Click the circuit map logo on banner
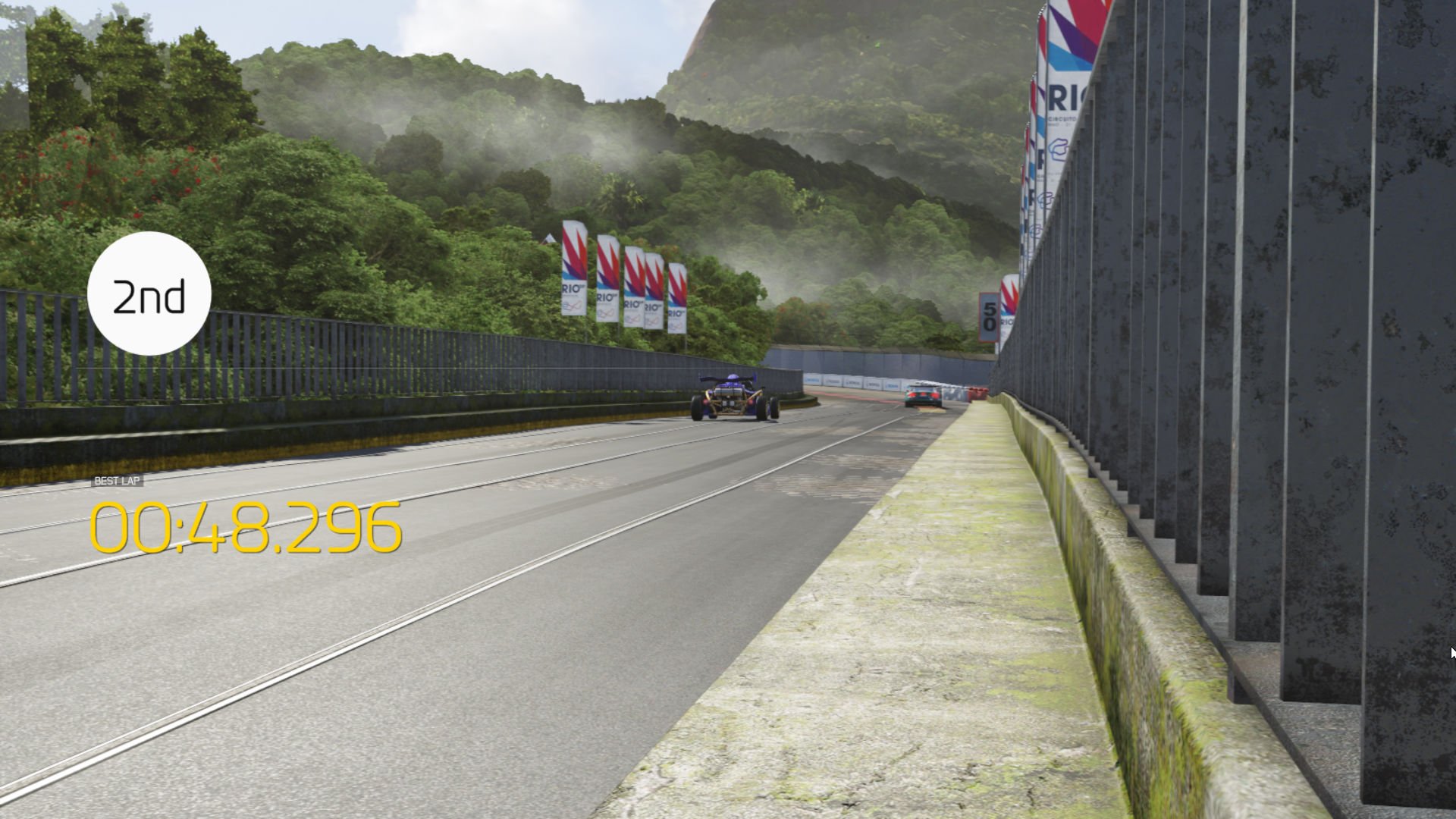 coord(1059,149)
